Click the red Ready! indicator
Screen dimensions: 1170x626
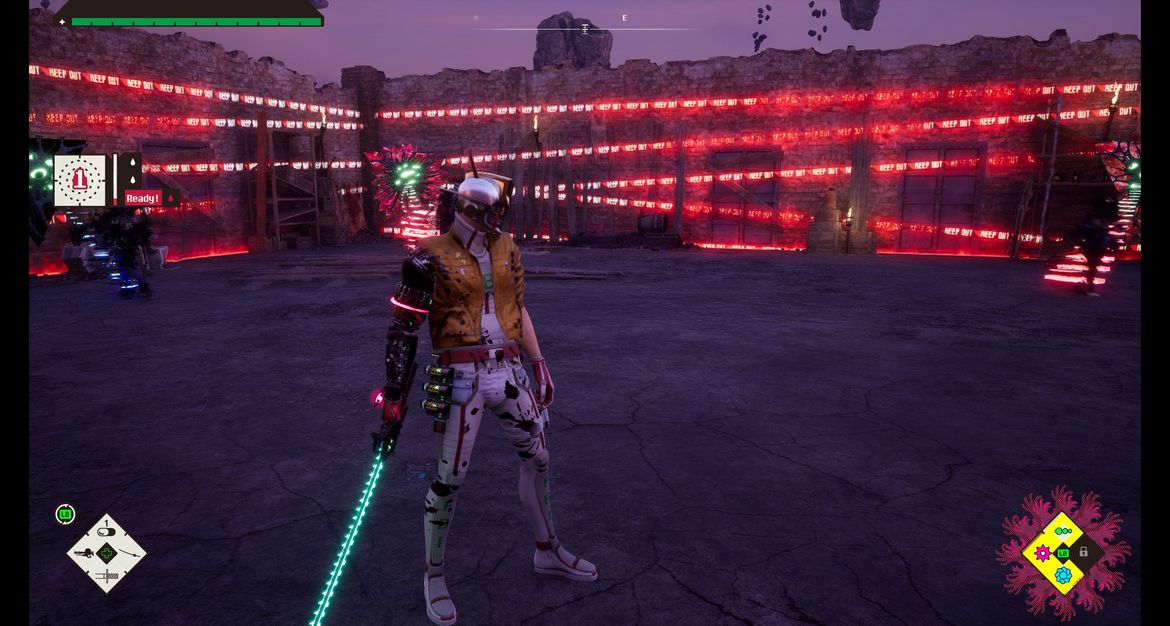click(142, 198)
